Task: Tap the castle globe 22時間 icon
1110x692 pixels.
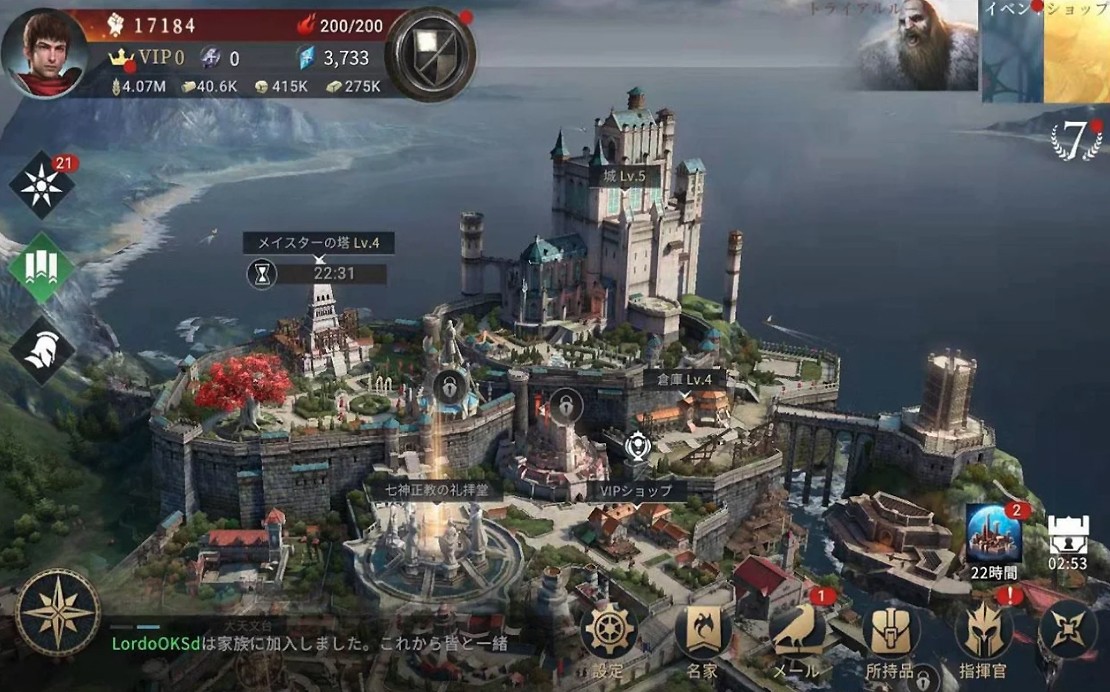Action: click(x=993, y=532)
